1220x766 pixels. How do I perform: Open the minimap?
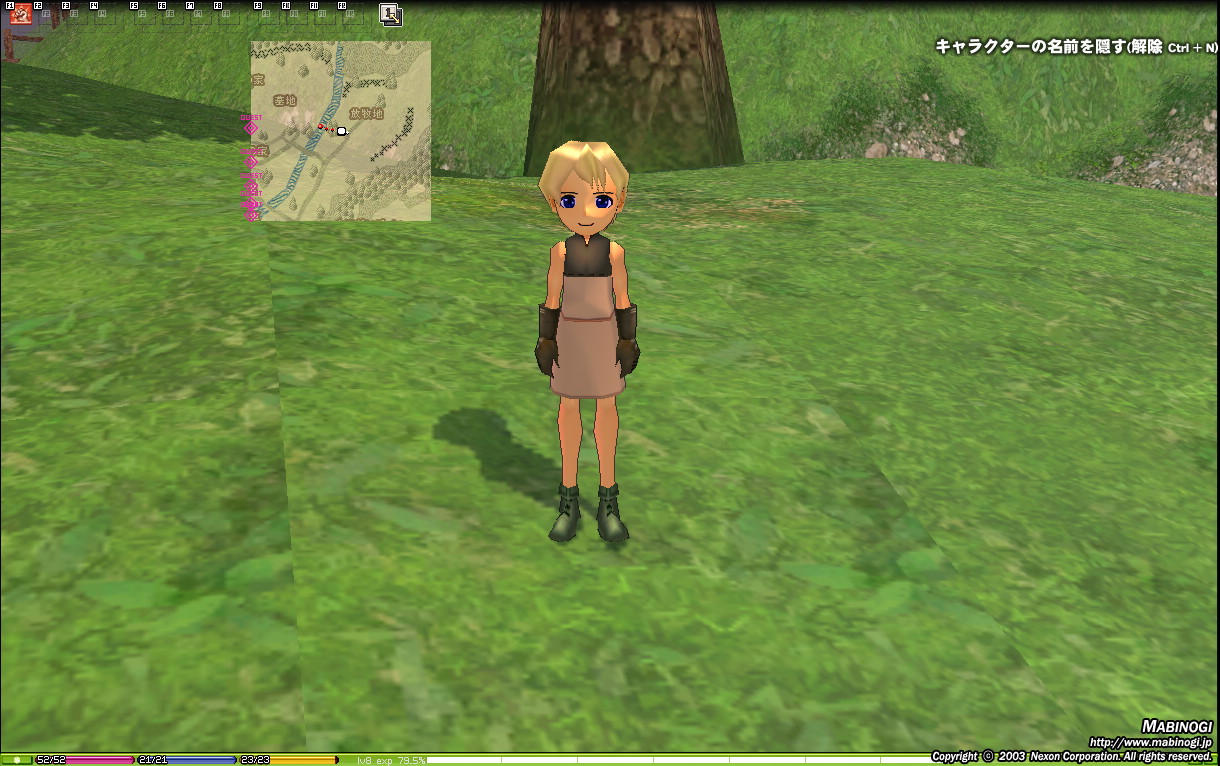[x=340, y=130]
